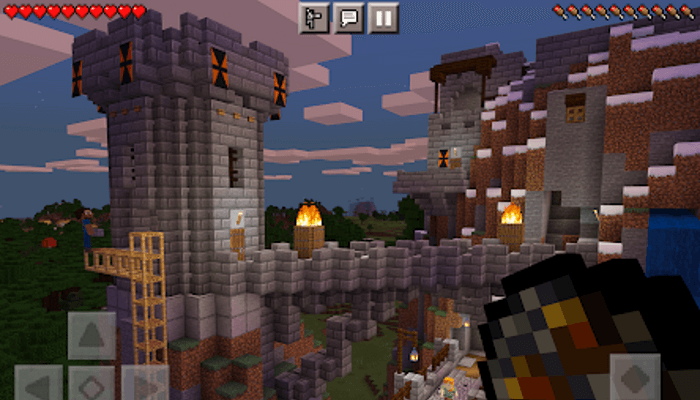Tap the solid diamond jump button
Screen dimensions: 700x400
click(634, 378)
